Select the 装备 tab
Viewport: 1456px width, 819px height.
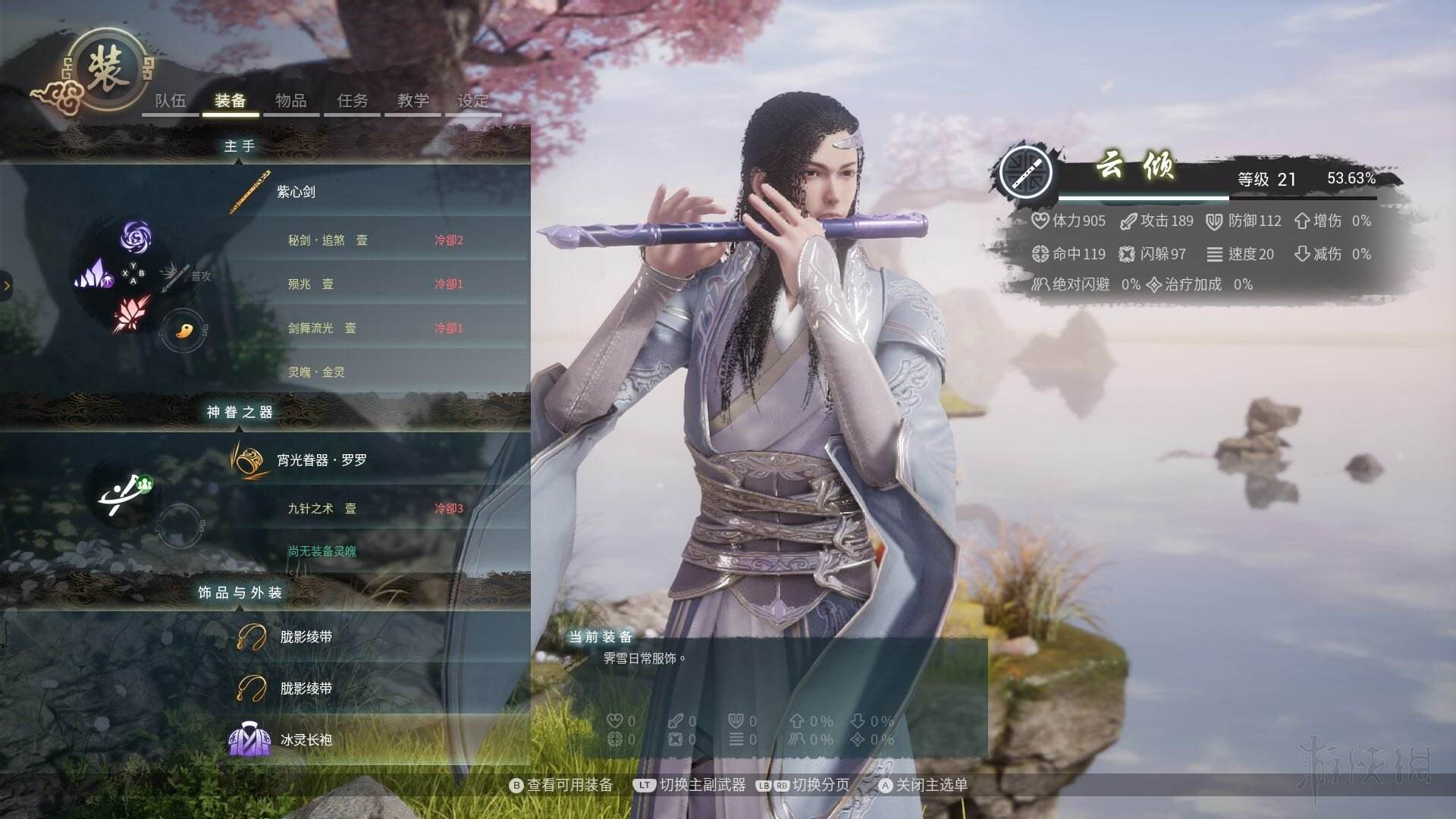point(231,101)
